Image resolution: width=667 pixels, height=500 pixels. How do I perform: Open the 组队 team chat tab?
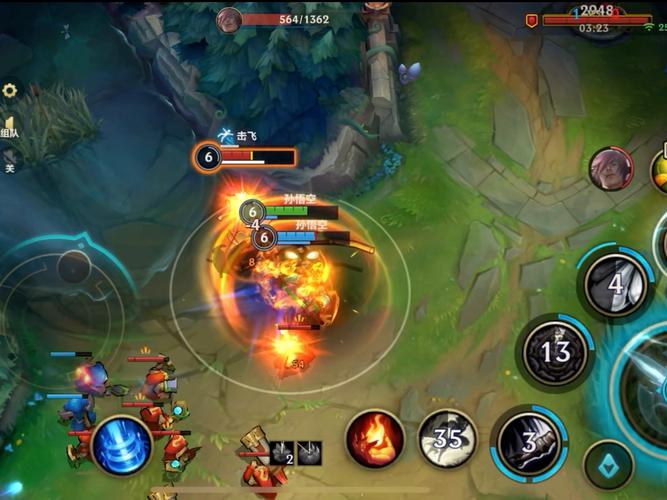pyautogui.click(x=9, y=132)
